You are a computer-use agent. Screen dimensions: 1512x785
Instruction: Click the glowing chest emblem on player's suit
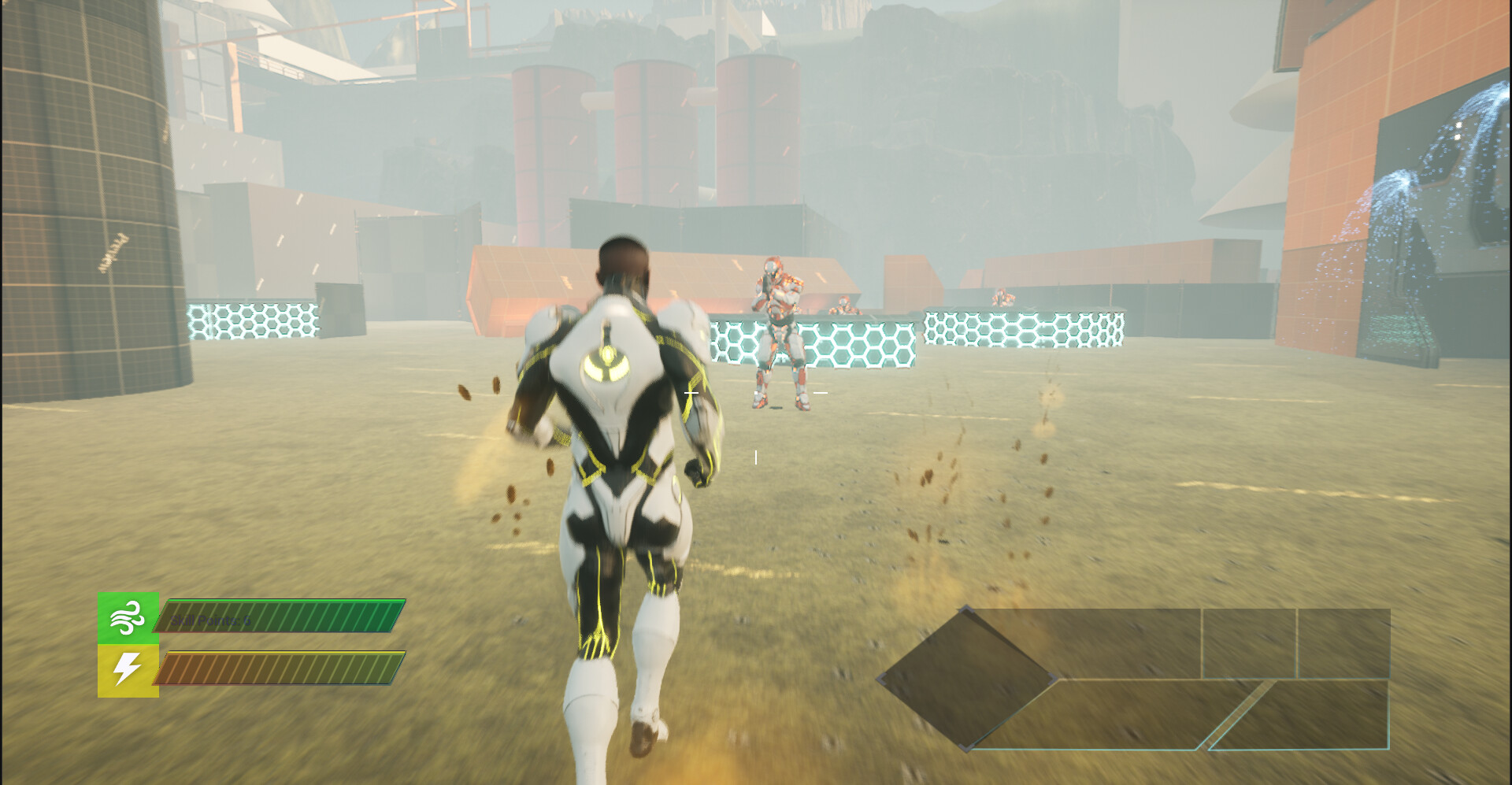click(606, 364)
